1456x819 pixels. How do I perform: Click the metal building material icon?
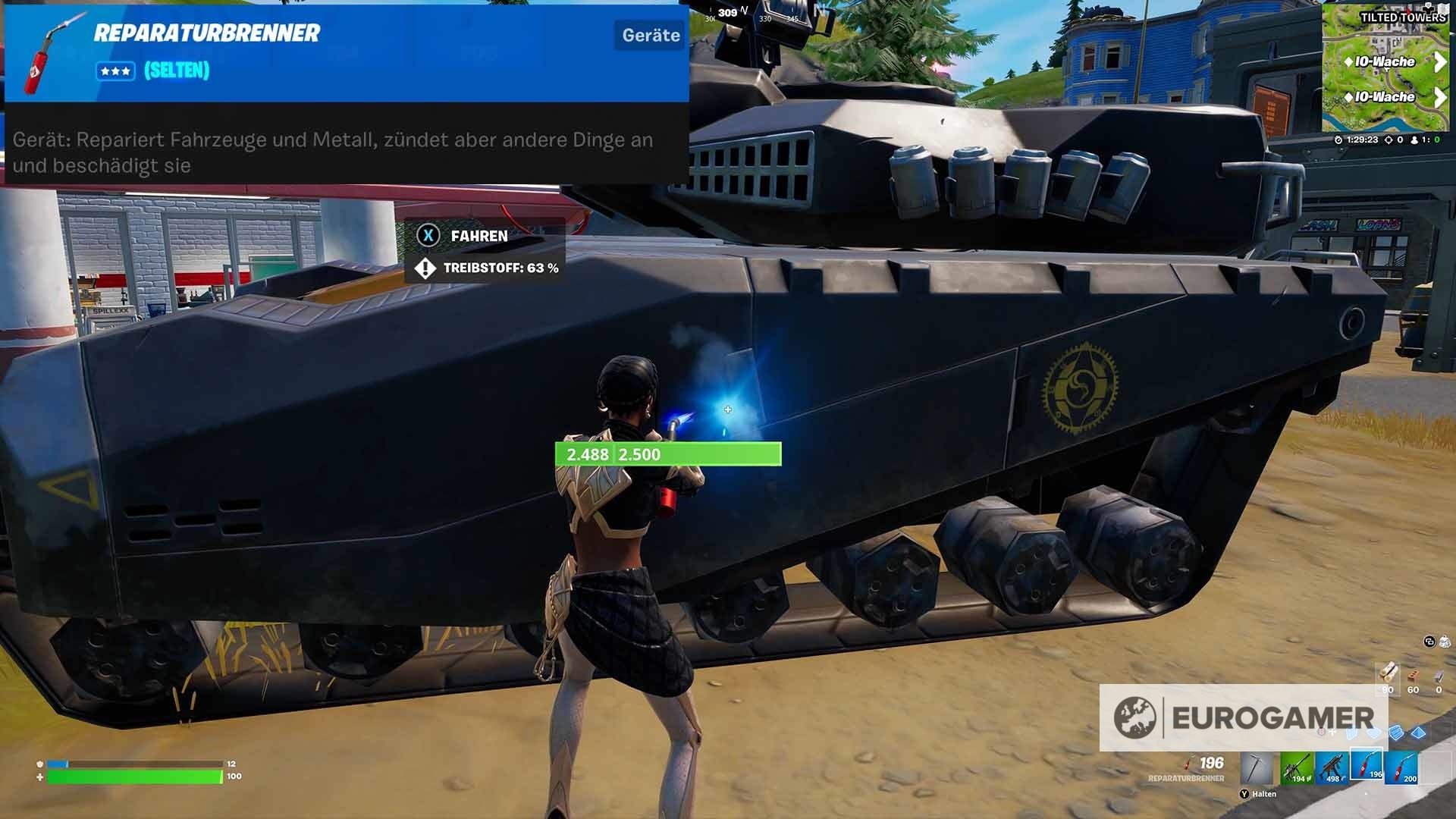pos(1395,733)
